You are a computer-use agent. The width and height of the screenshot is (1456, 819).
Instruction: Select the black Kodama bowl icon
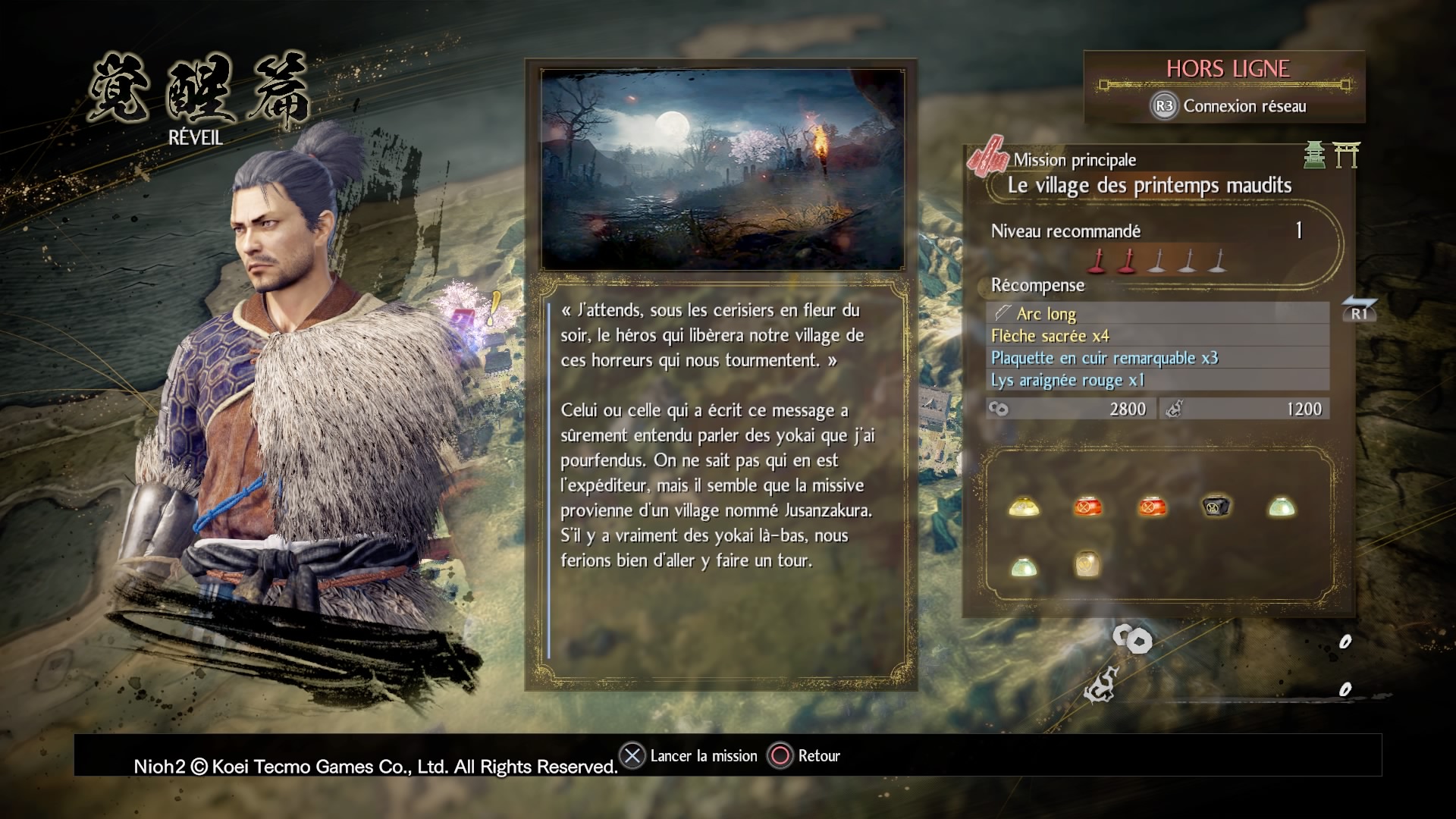[1216, 507]
